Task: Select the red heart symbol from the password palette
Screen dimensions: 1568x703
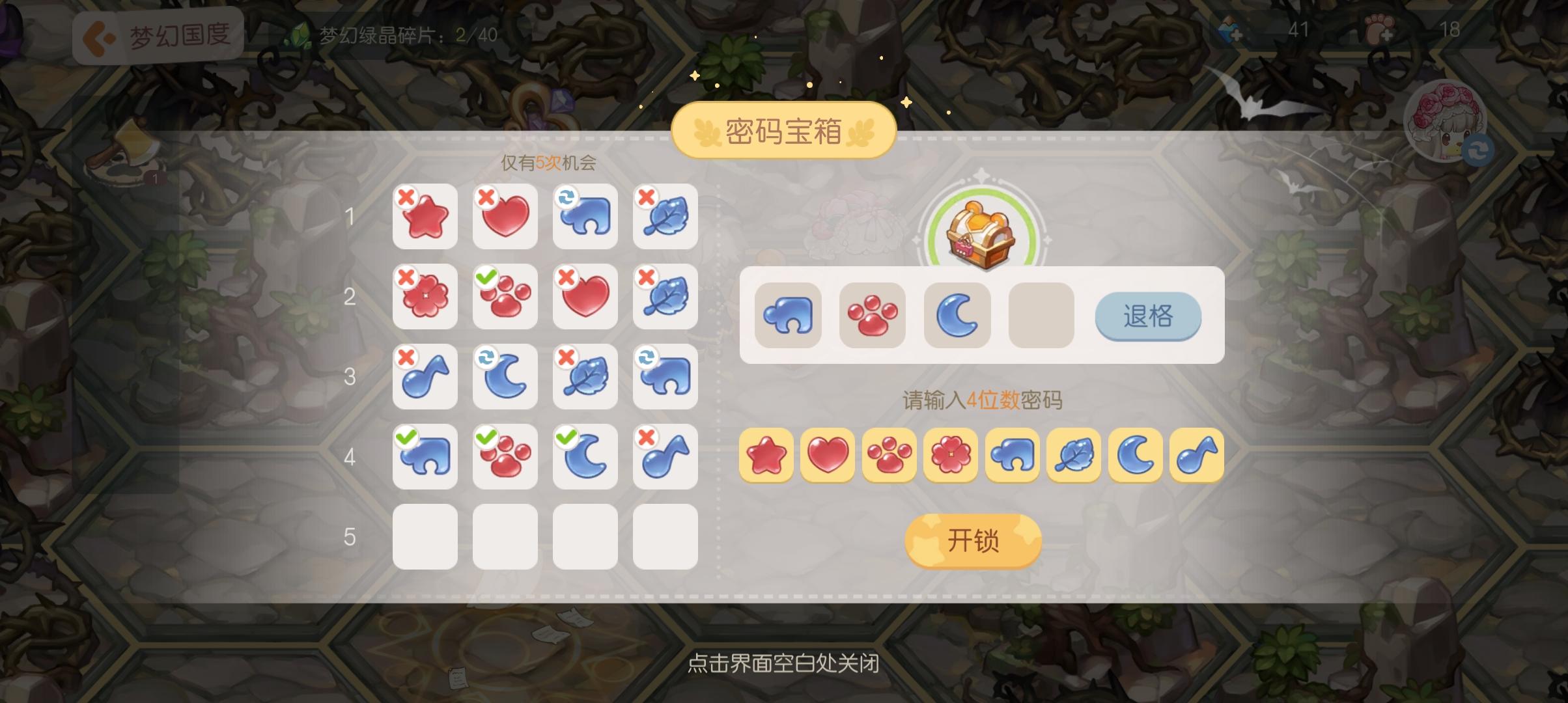Action: [x=828, y=456]
